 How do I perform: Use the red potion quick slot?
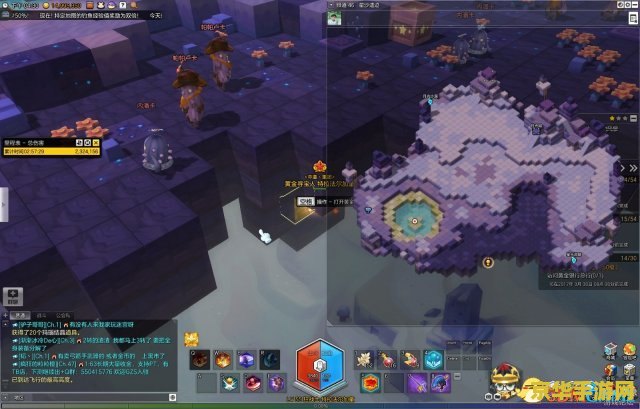[x=389, y=358]
